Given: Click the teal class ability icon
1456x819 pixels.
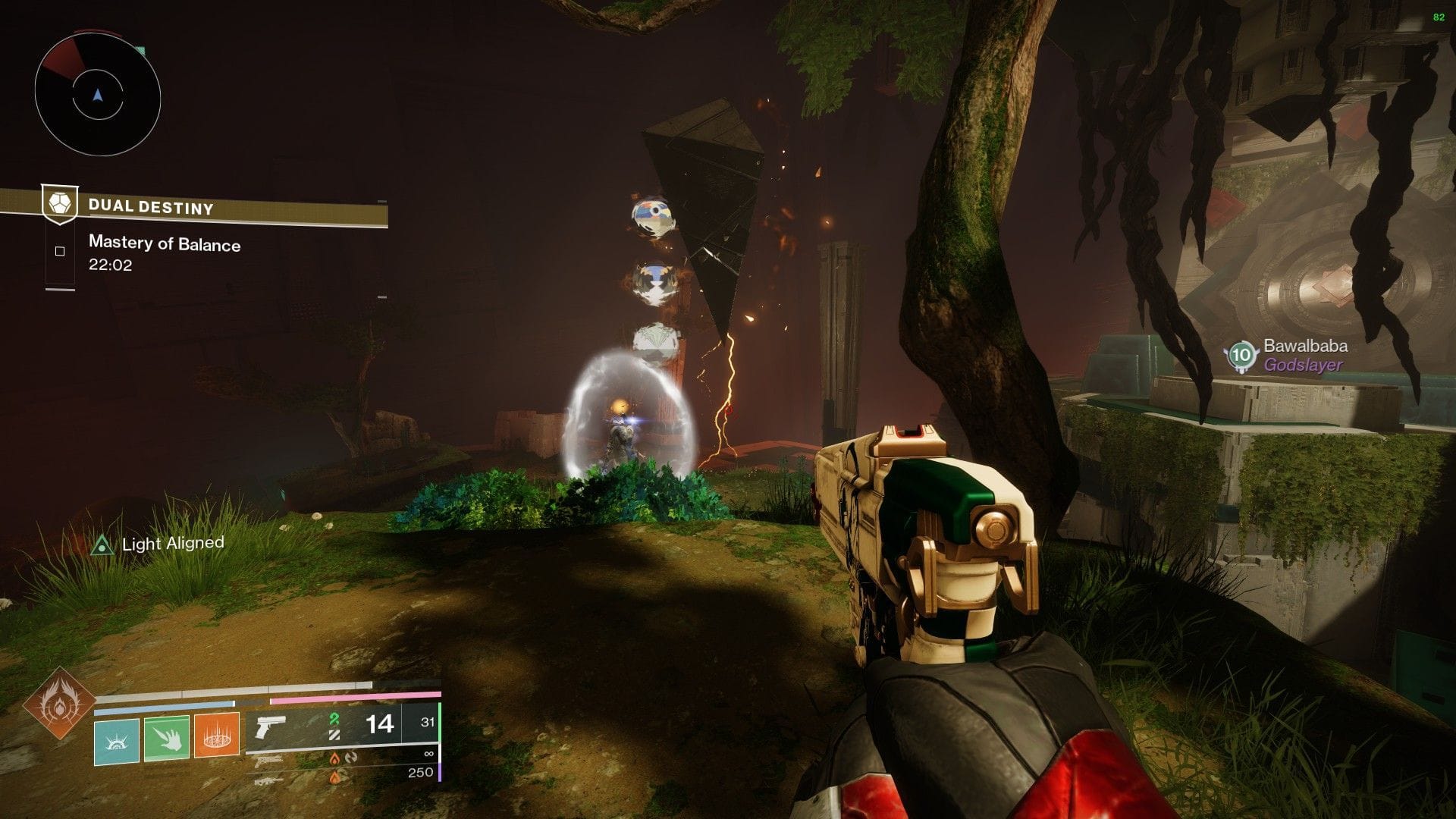Looking at the screenshot, I should click(117, 742).
